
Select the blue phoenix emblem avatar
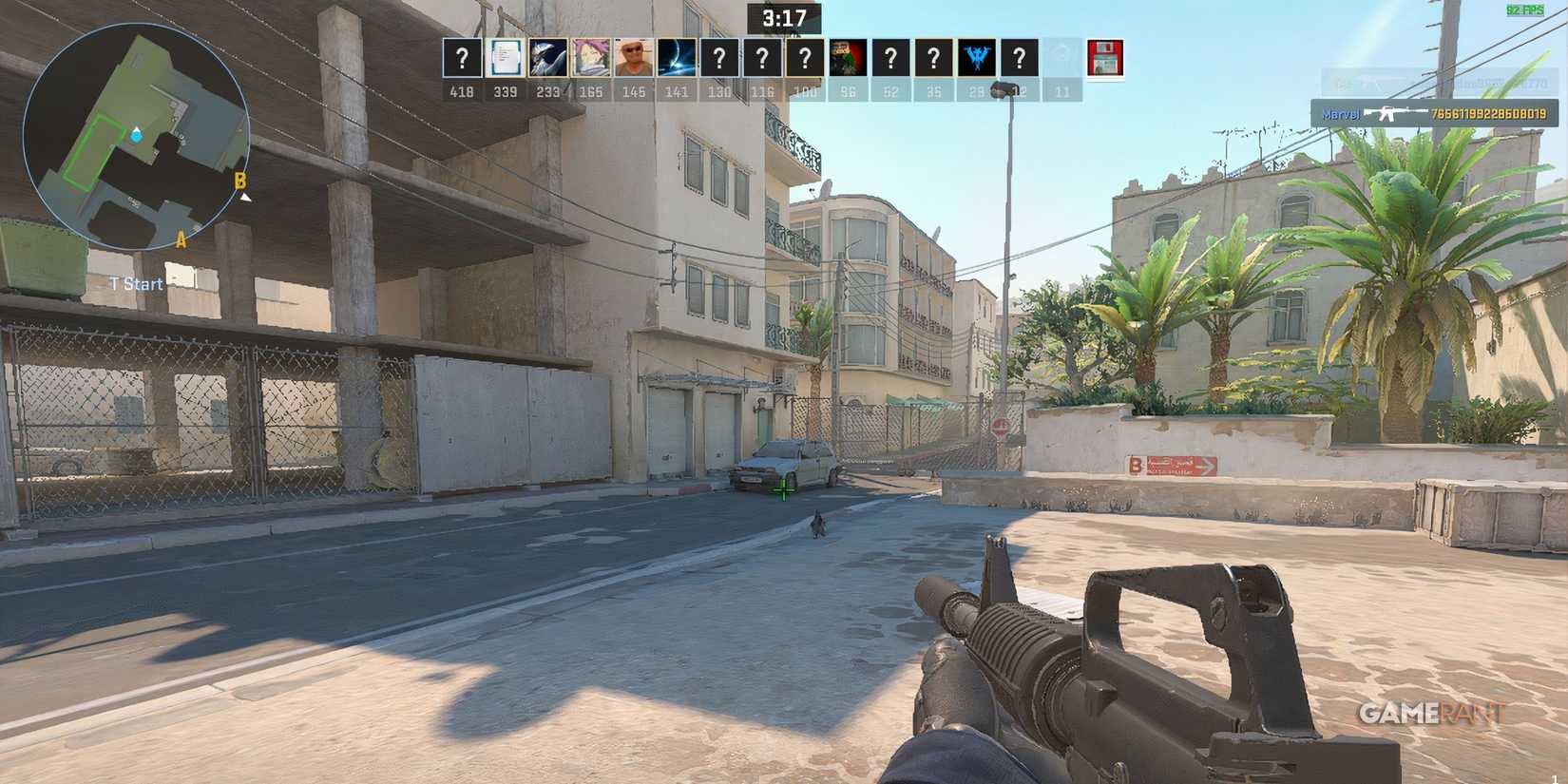coord(978,59)
